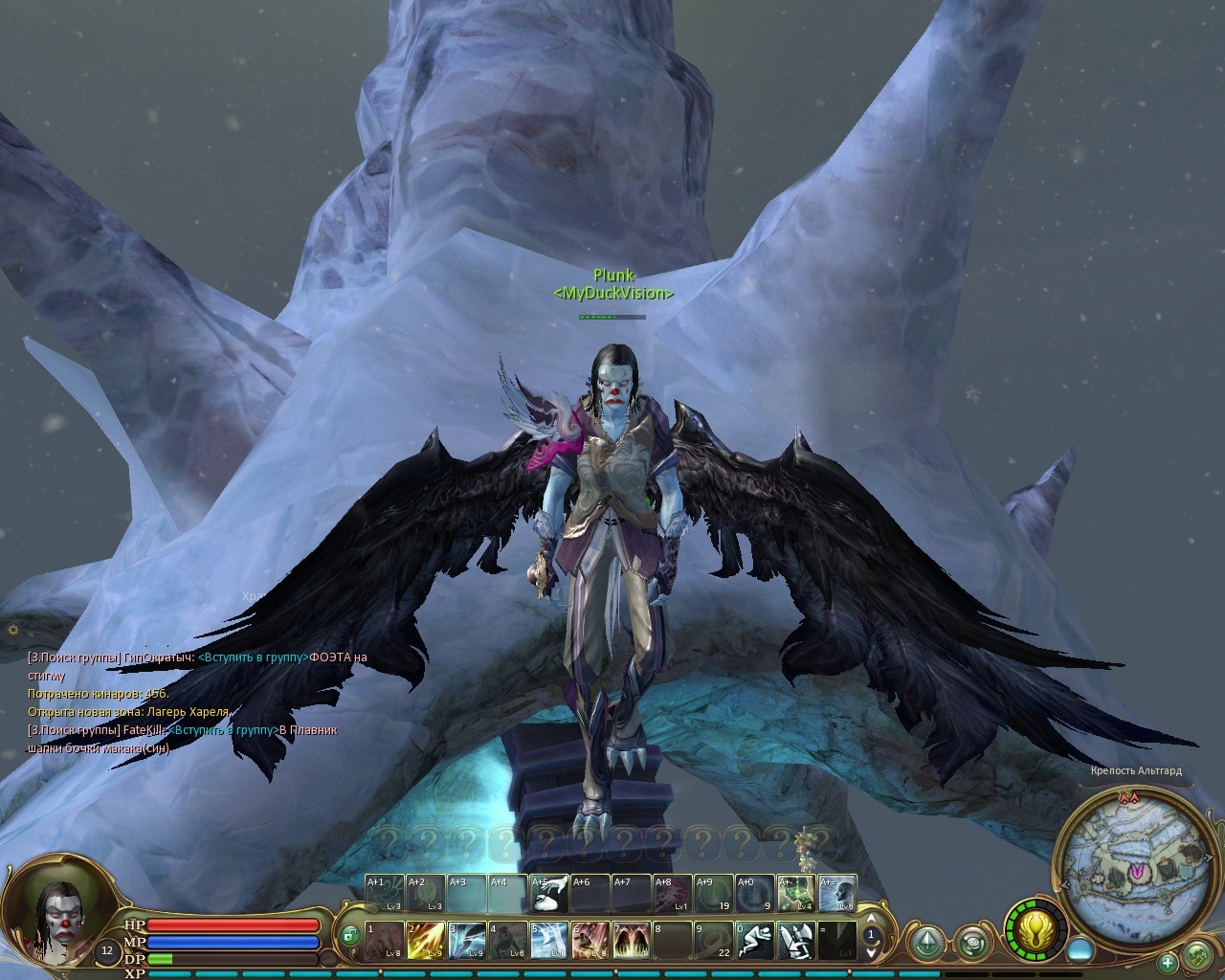Use the kicking leg skill in slot 3

467,940
